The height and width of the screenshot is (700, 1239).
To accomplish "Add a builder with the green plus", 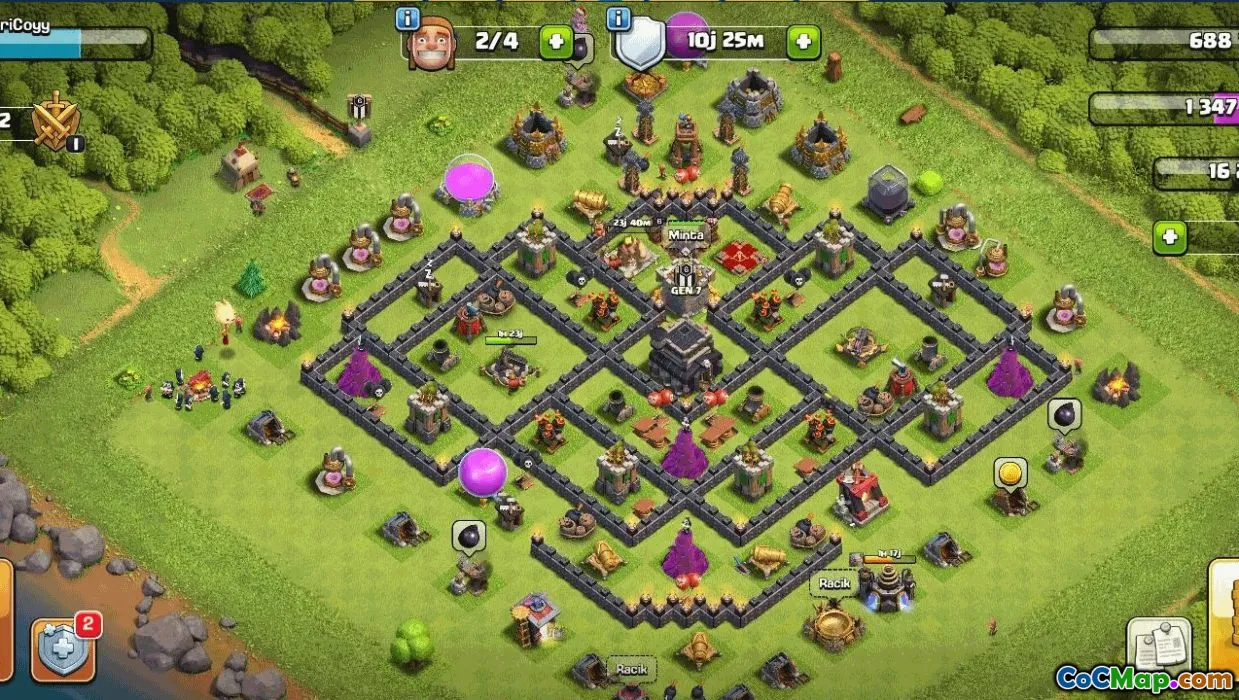I will [x=556, y=42].
